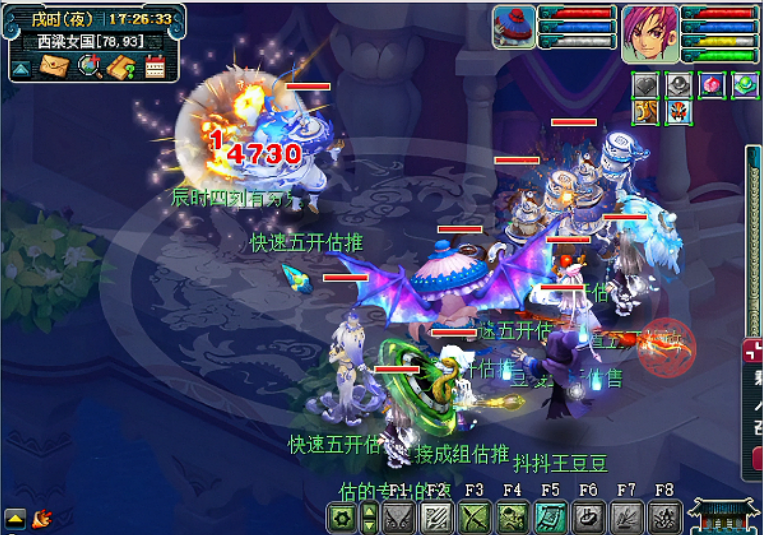Open the mail envelope icon
Screen dimensions: 763x535
click(x=52, y=68)
